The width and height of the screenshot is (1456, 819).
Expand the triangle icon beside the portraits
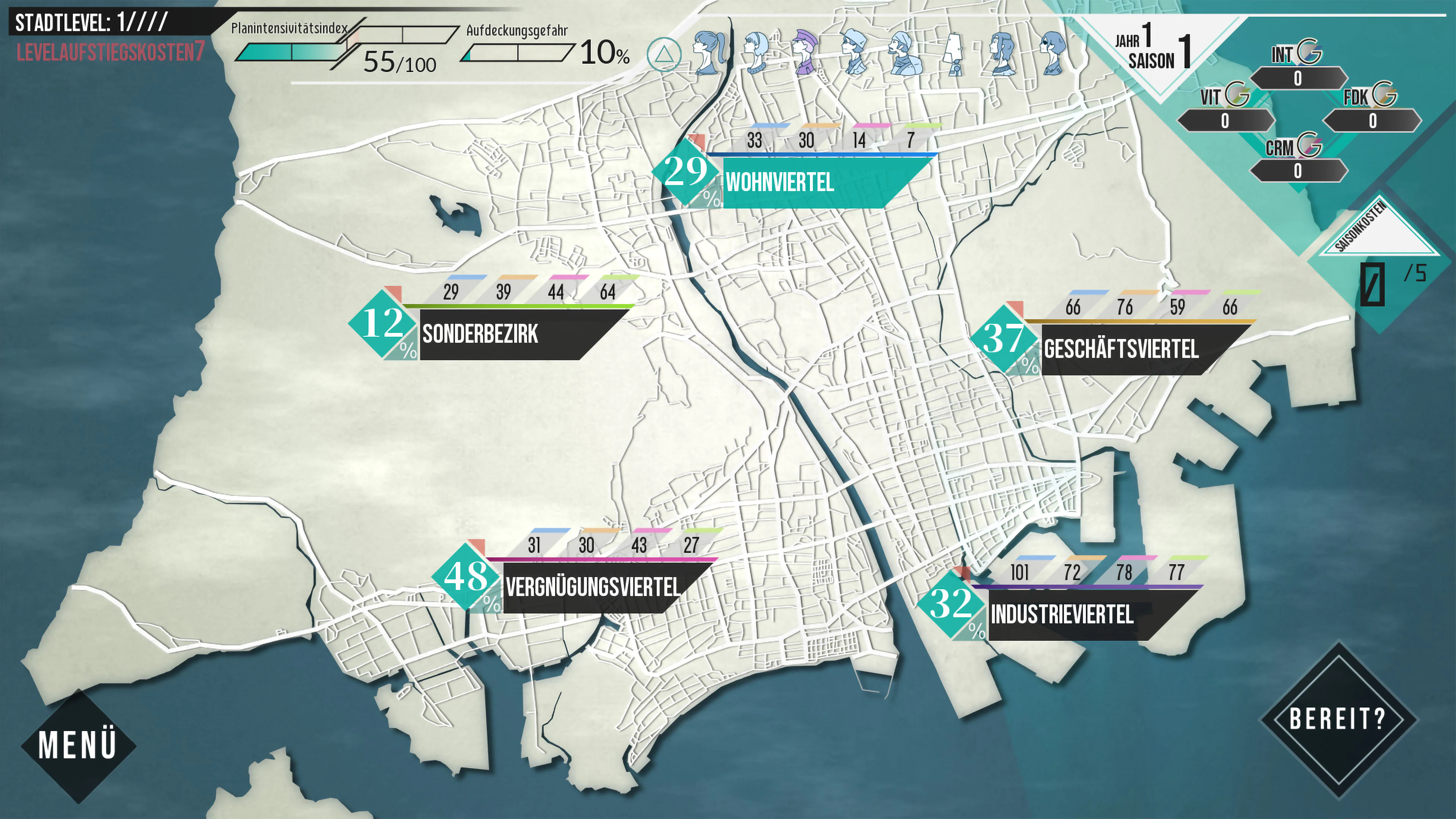[x=665, y=54]
